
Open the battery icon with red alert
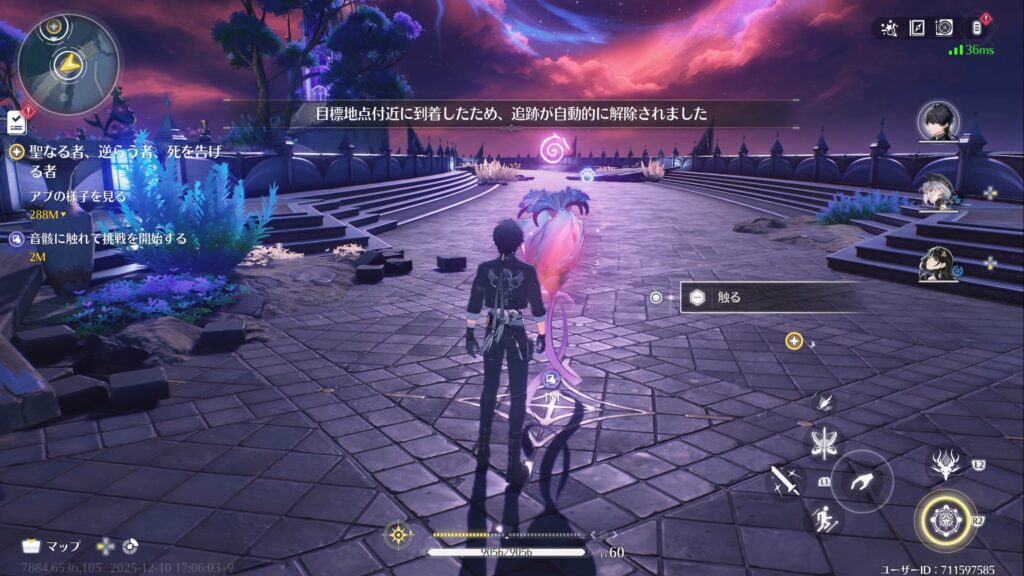[977, 28]
